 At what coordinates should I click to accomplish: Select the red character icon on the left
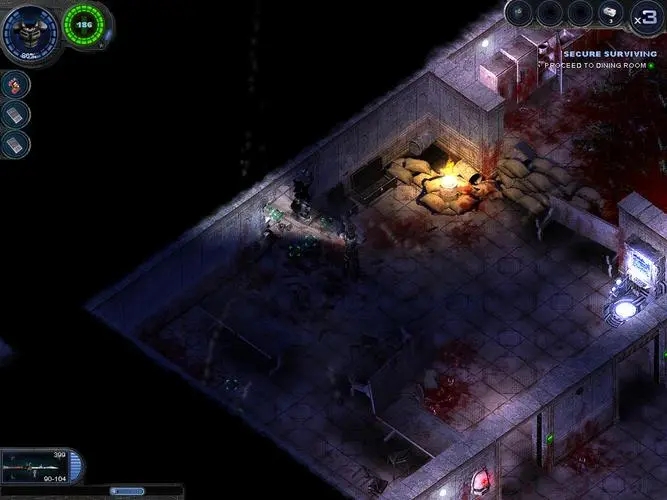pos(16,85)
